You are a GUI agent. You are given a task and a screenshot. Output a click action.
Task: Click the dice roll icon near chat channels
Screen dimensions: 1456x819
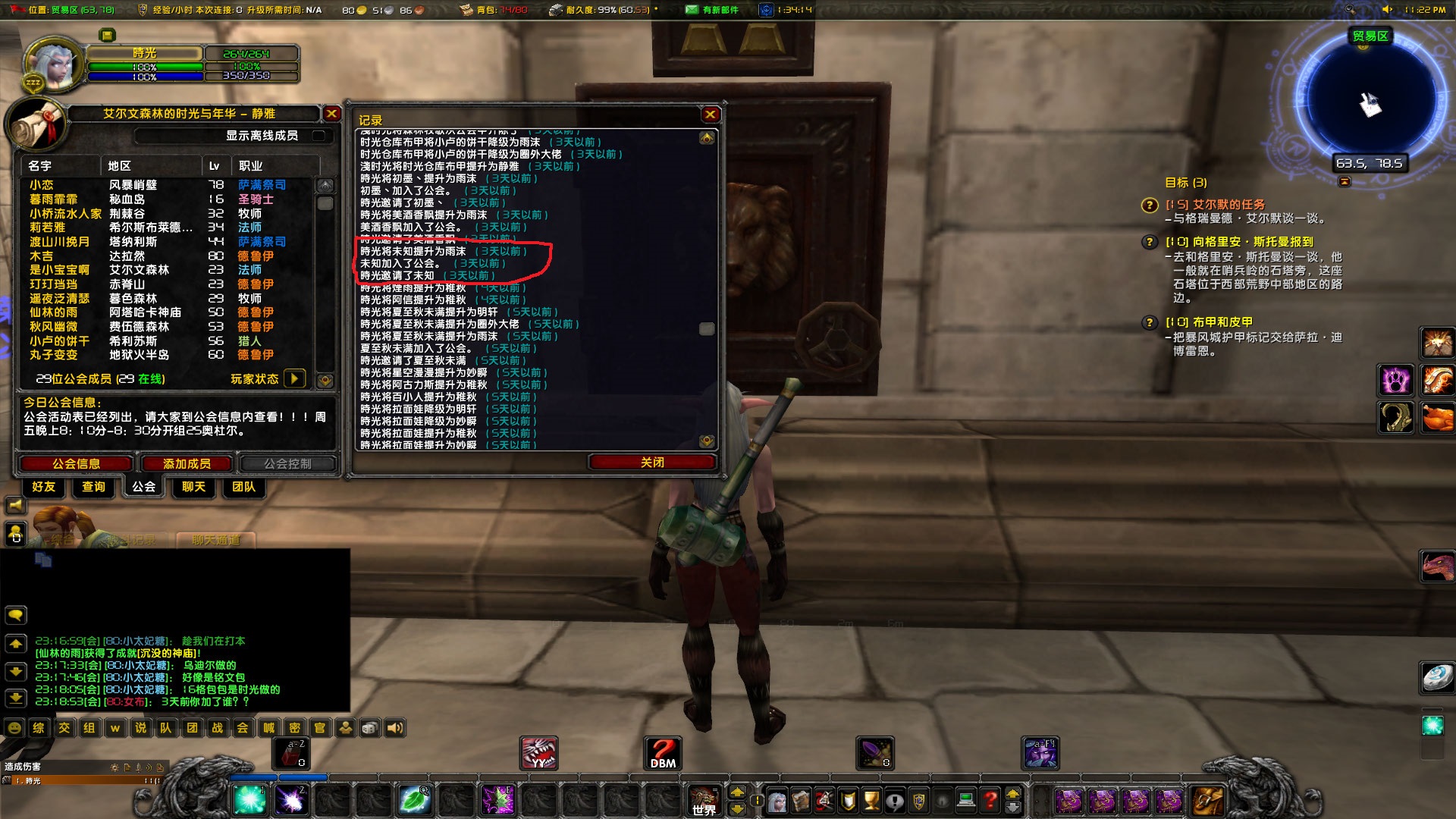370,727
